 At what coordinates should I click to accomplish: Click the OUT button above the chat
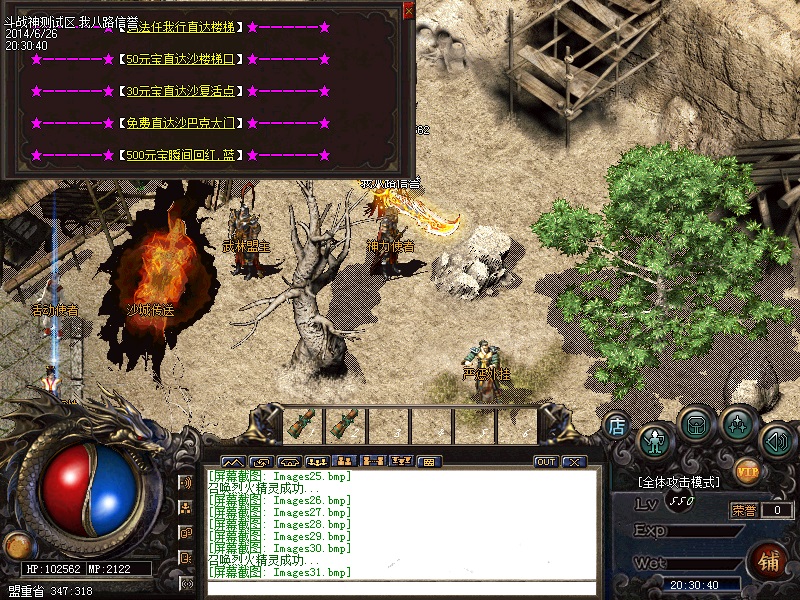click(x=546, y=462)
